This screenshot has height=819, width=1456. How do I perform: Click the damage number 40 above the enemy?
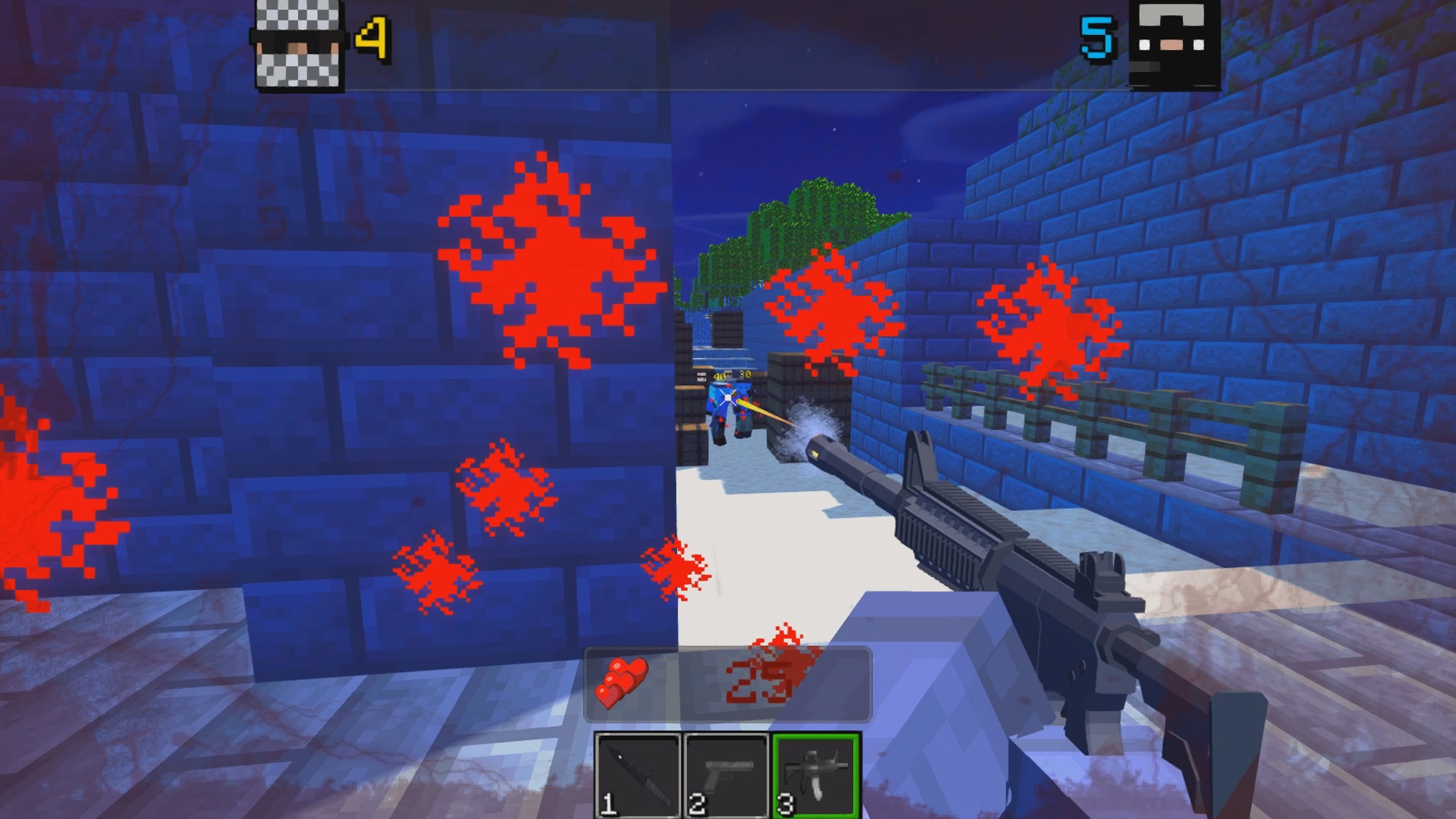coord(720,377)
